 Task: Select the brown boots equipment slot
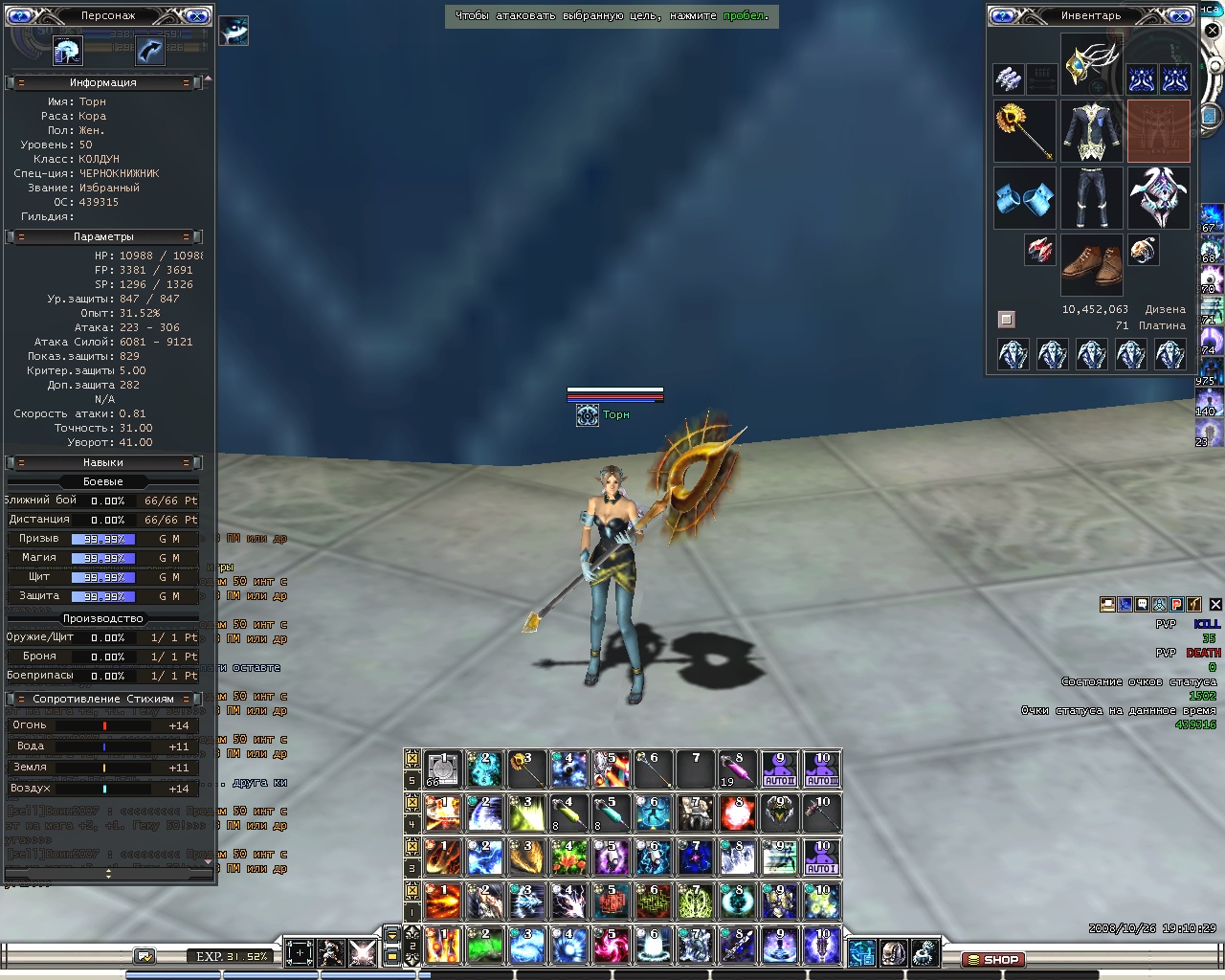pos(1091,265)
